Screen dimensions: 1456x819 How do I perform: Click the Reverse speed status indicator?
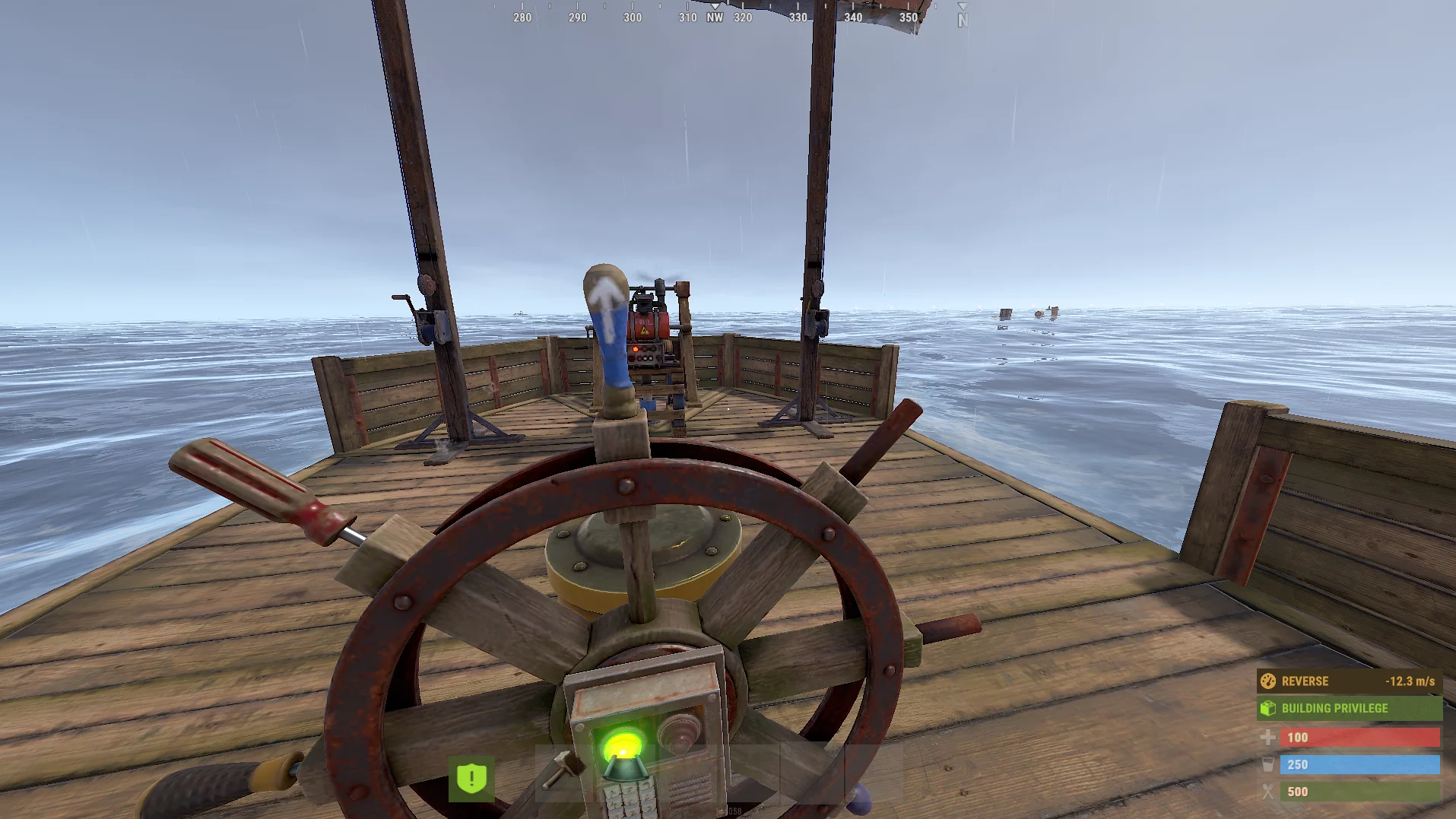pos(1349,681)
